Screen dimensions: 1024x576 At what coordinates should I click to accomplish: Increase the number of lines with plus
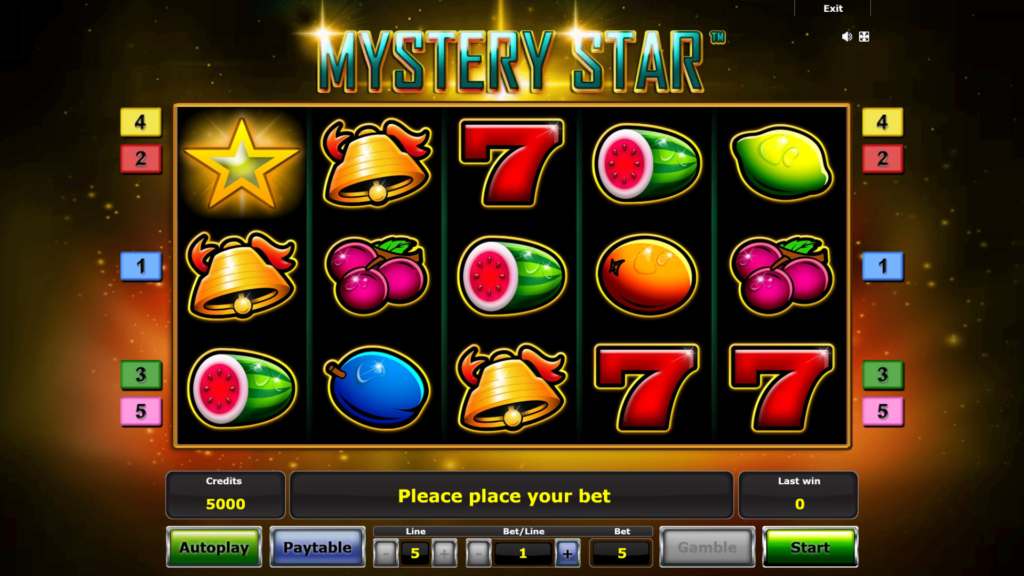444,552
